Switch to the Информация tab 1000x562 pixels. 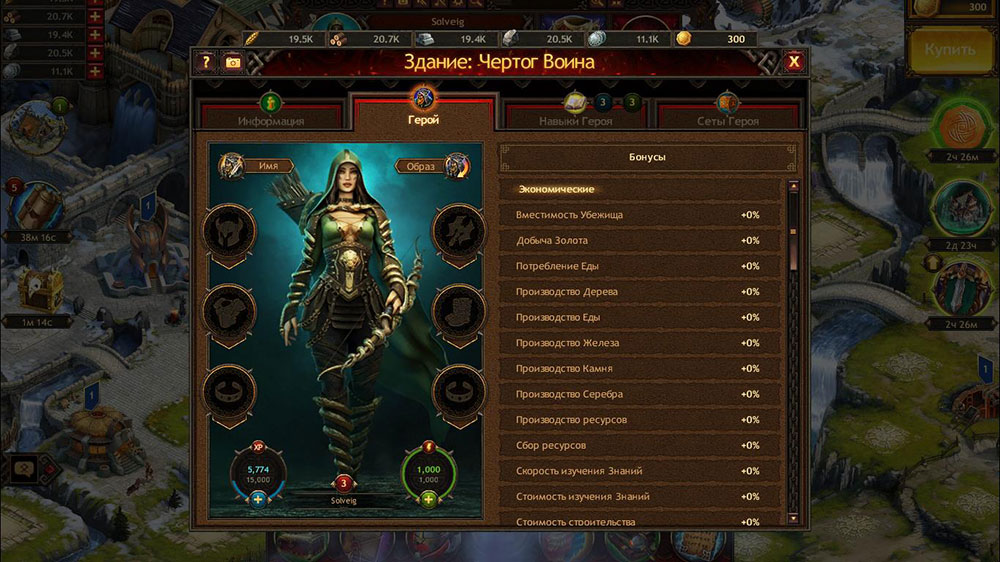click(270, 113)
